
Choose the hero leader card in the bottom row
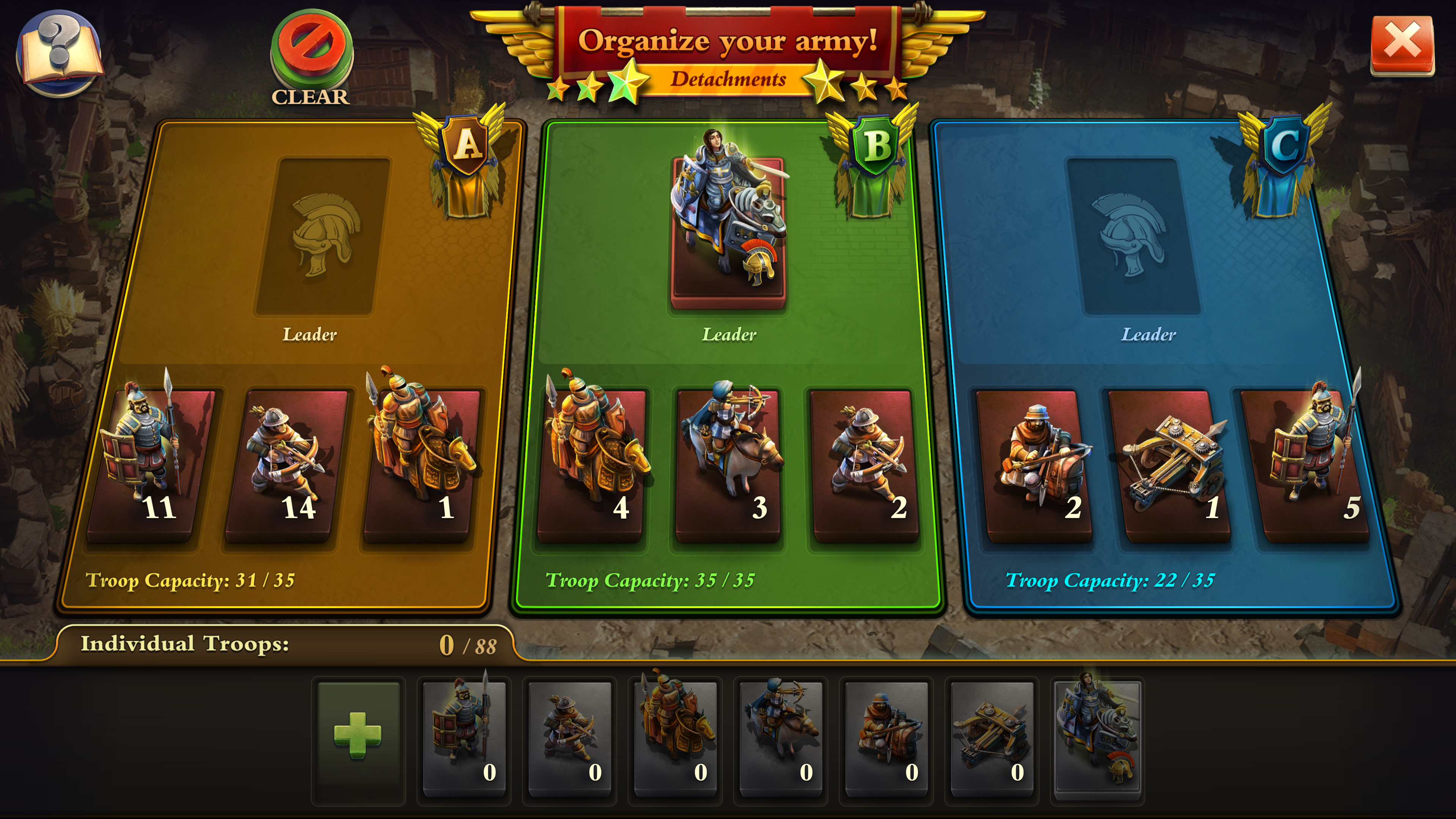1097,736
